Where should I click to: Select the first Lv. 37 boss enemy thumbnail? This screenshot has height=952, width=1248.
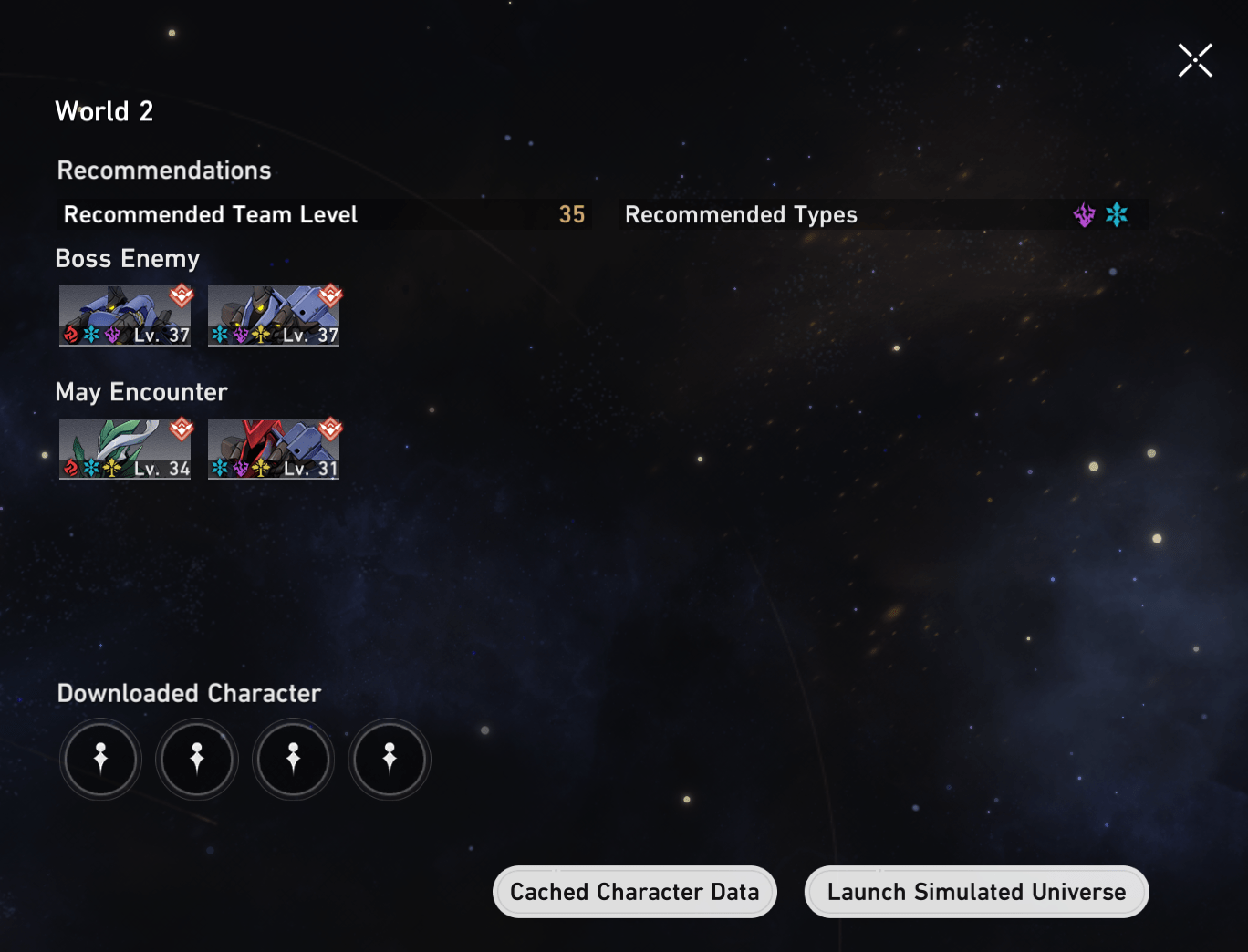125,315
